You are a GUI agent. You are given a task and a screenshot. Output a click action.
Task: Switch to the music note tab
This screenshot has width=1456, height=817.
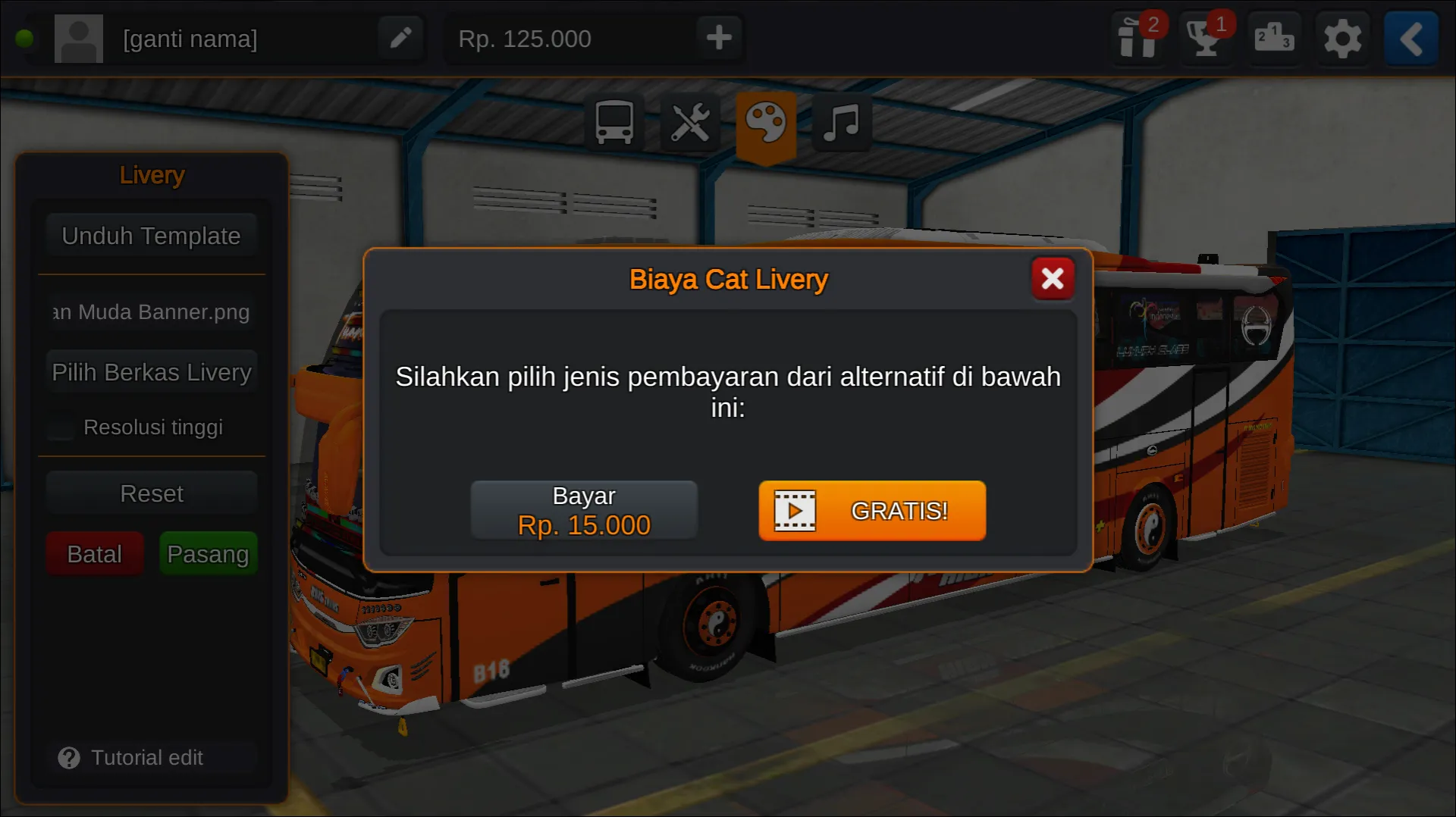coord(842,123)
